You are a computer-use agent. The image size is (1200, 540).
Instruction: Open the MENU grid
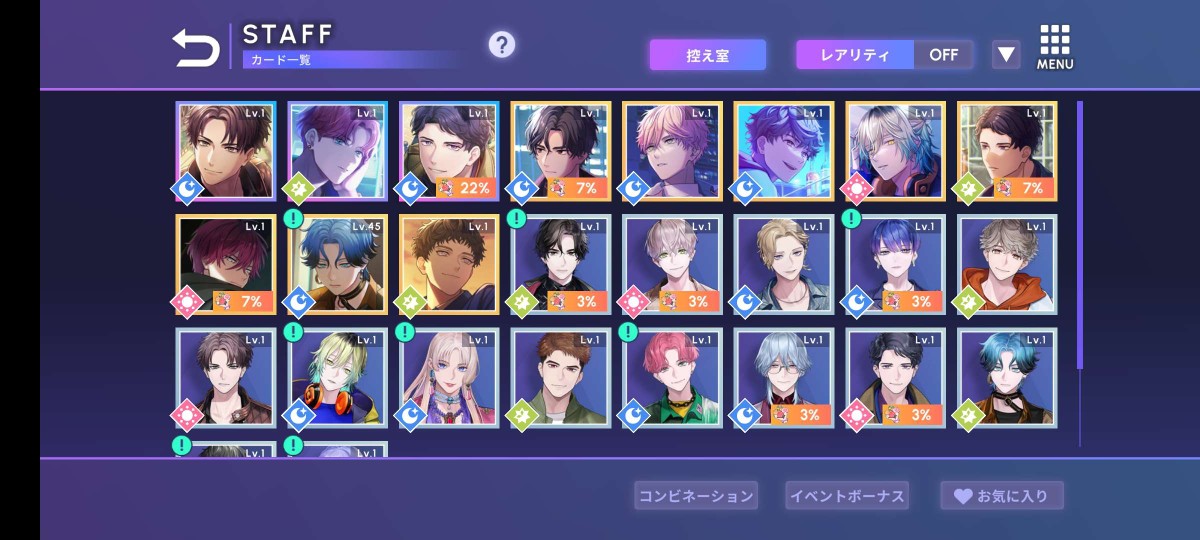[1055, 47]
